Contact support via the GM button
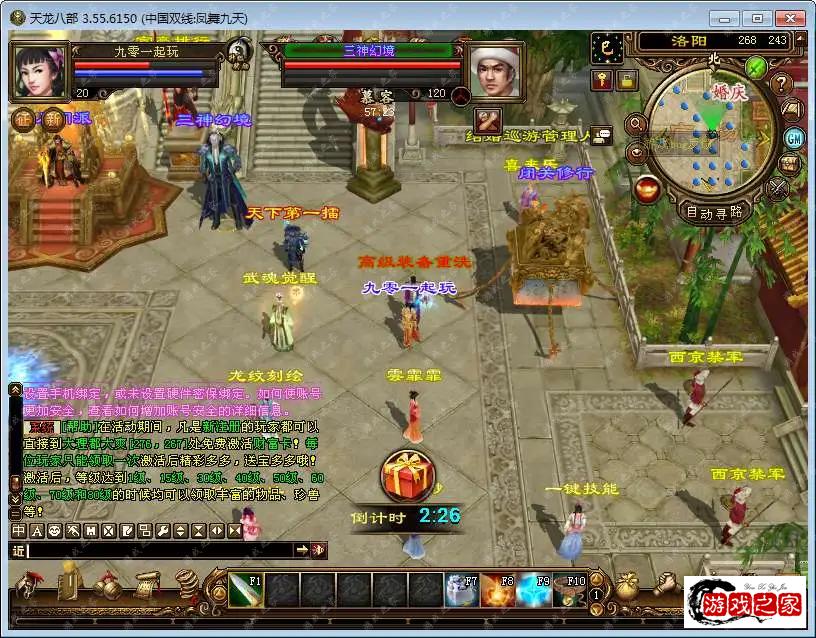This screenshot has height=638, width=816. [794, 137]
